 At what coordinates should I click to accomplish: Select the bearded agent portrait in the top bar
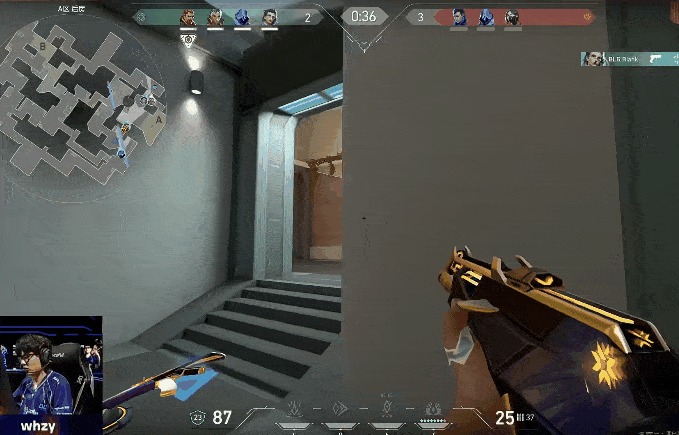pyautogui.click(x=188, y=17)
